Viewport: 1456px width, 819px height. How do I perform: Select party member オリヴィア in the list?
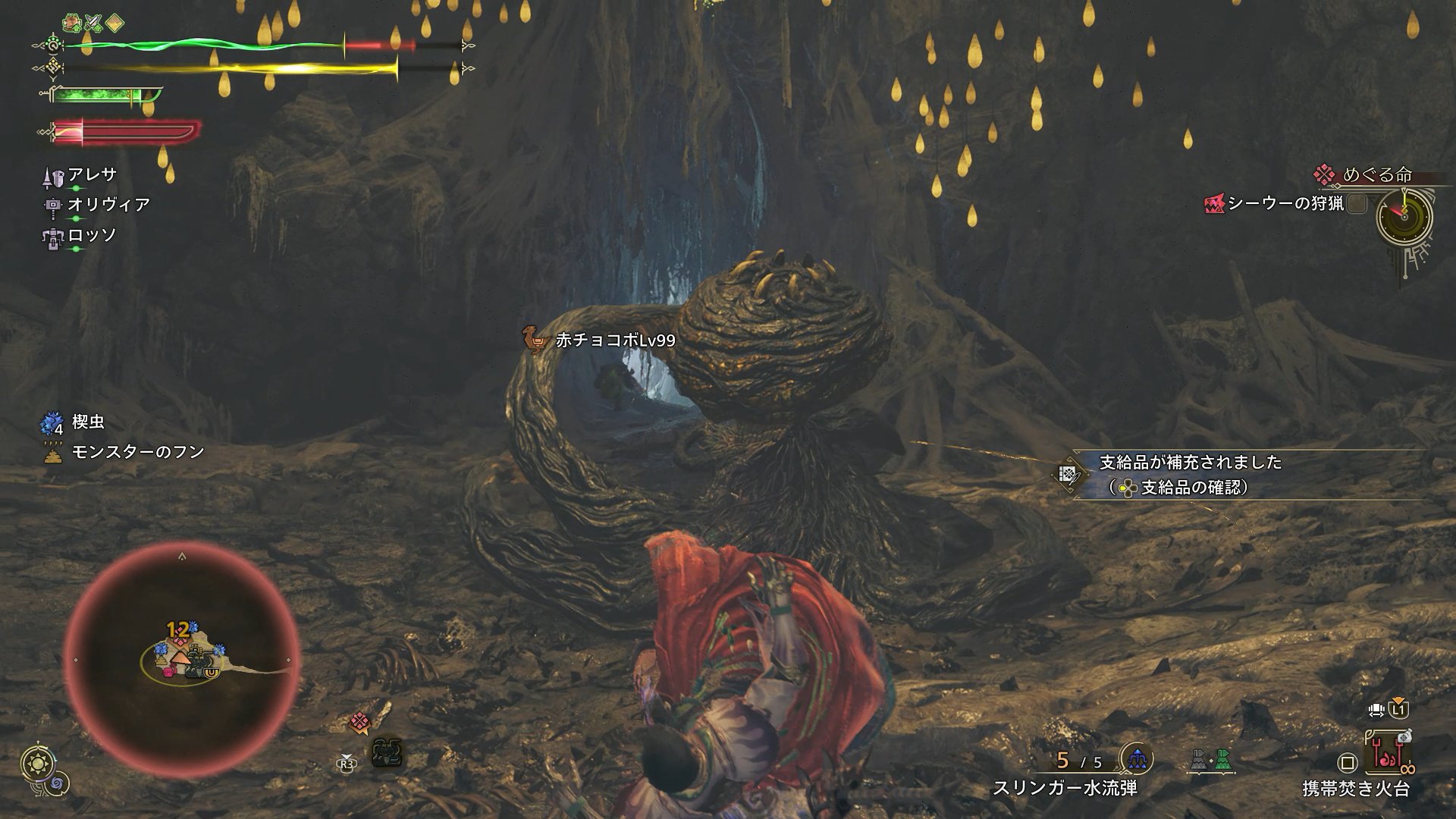(108, 205)
